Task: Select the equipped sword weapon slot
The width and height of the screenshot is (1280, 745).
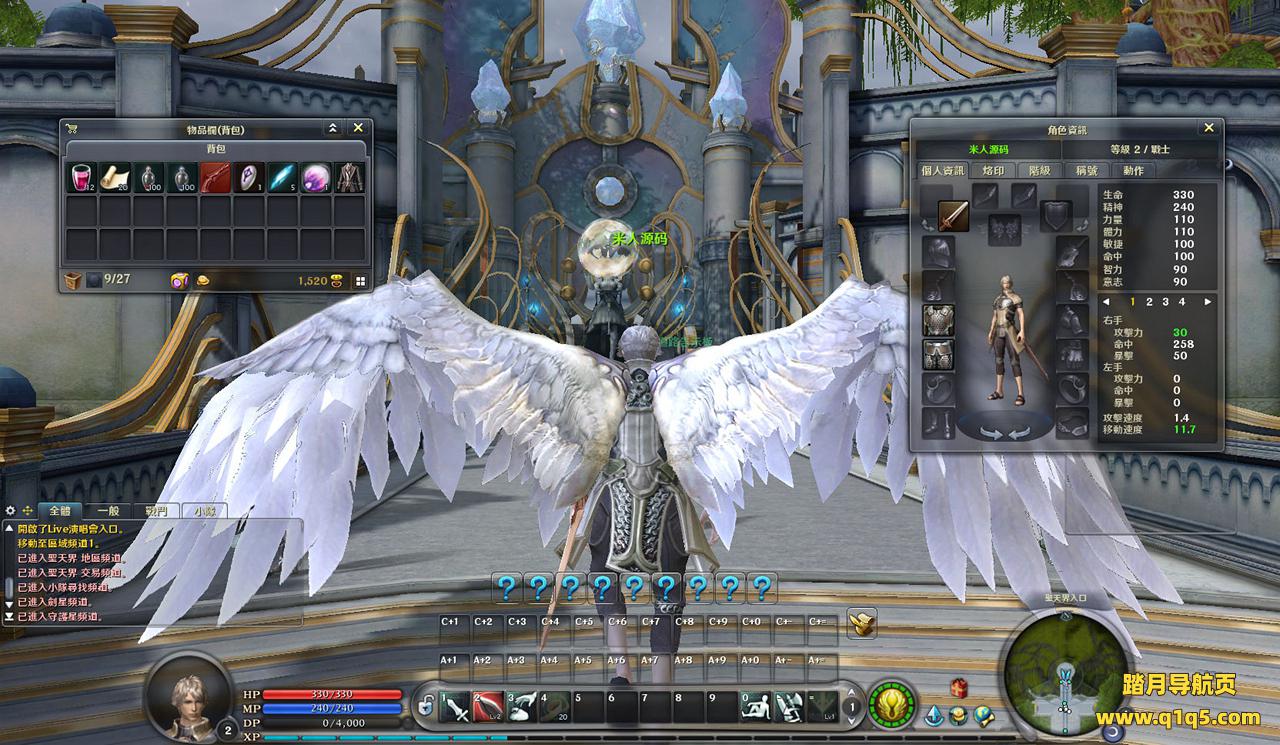Action: click(953, 215)
